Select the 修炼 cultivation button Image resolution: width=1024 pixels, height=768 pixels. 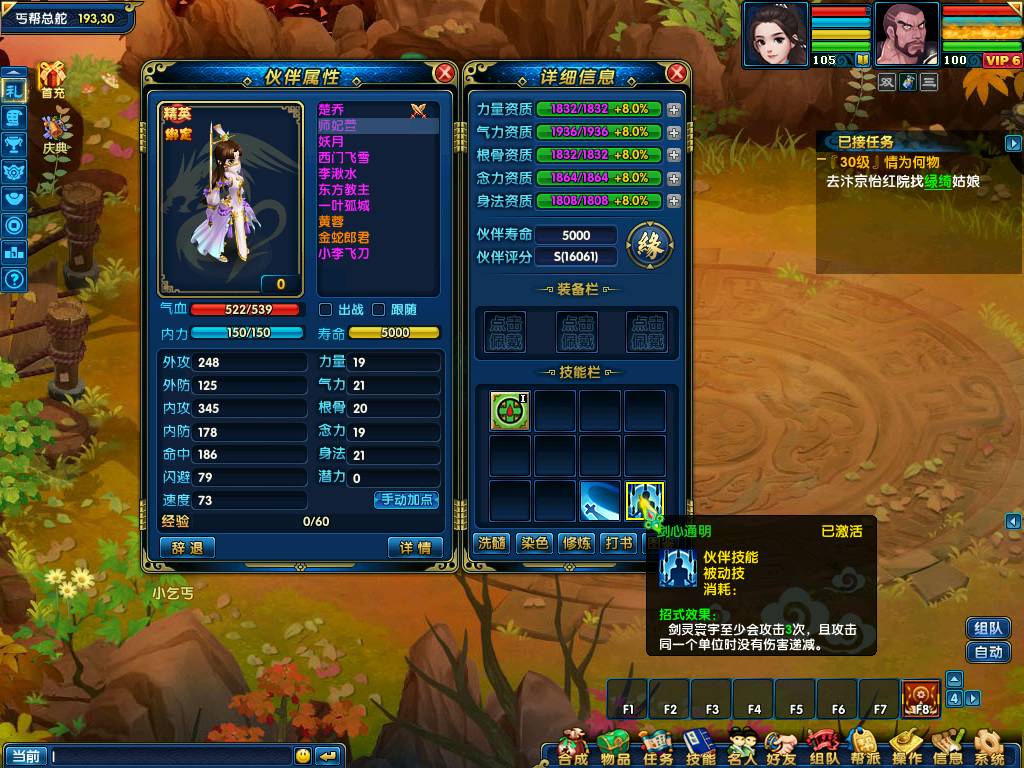click(x=577, y=543)
